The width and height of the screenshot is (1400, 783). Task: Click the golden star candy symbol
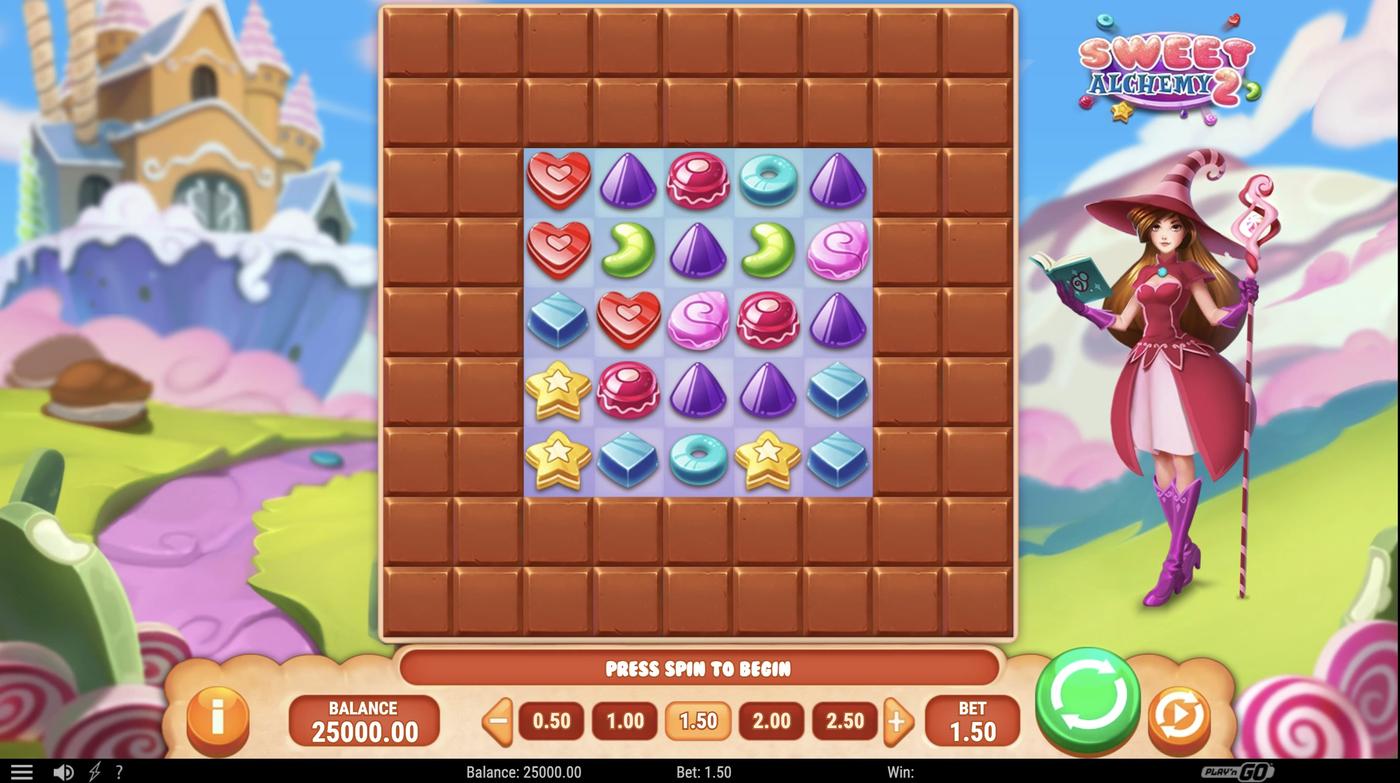558,390
